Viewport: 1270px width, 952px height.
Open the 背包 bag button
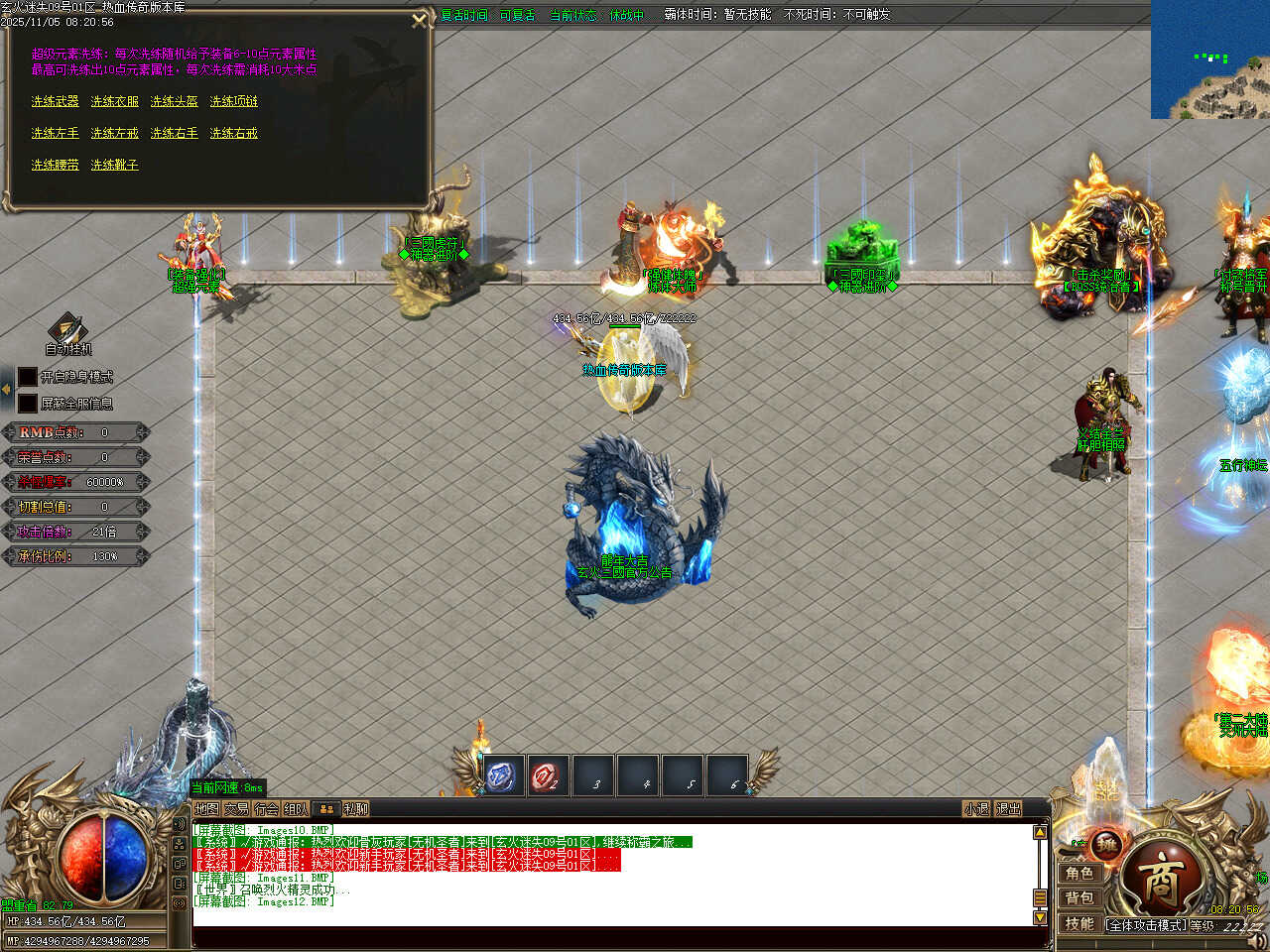coord(1079,898)
